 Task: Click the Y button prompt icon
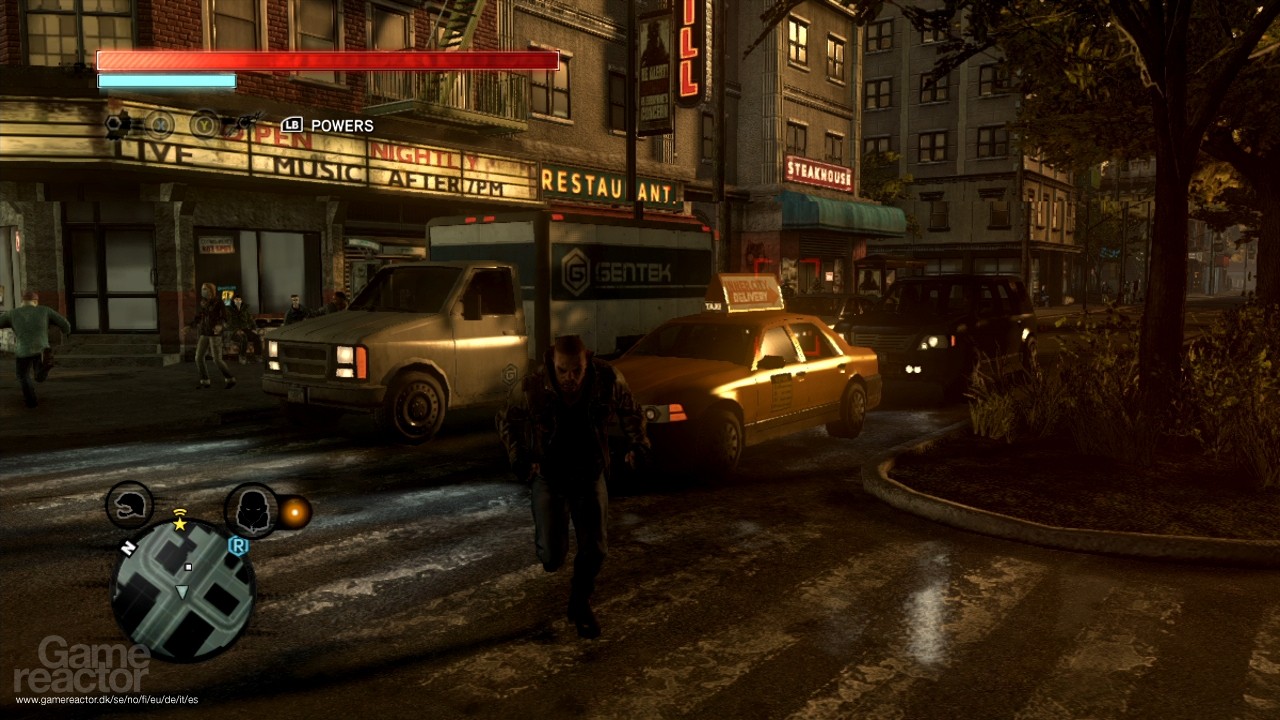(203, 124)
